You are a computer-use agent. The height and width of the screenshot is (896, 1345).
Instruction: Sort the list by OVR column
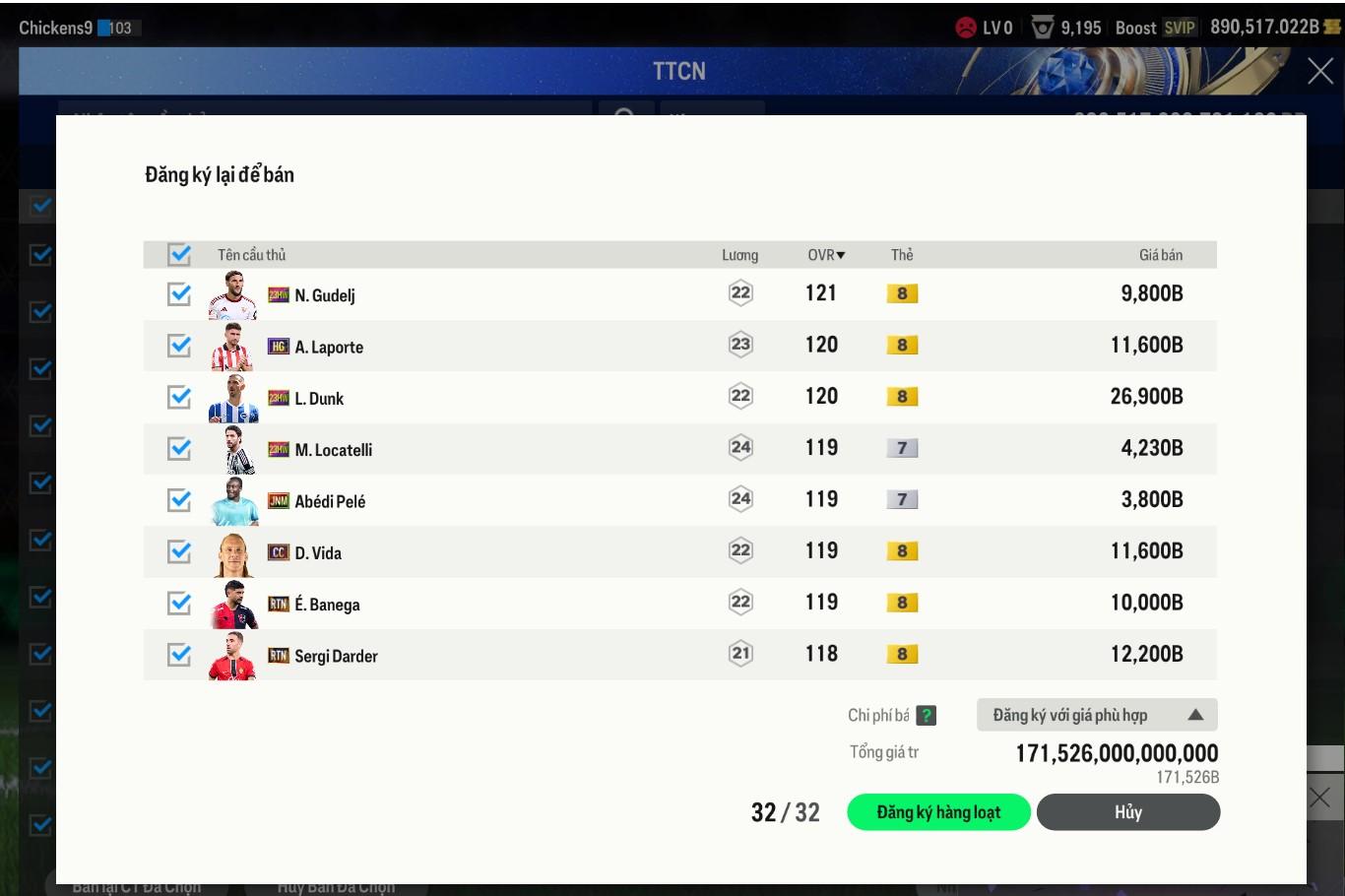826,255
